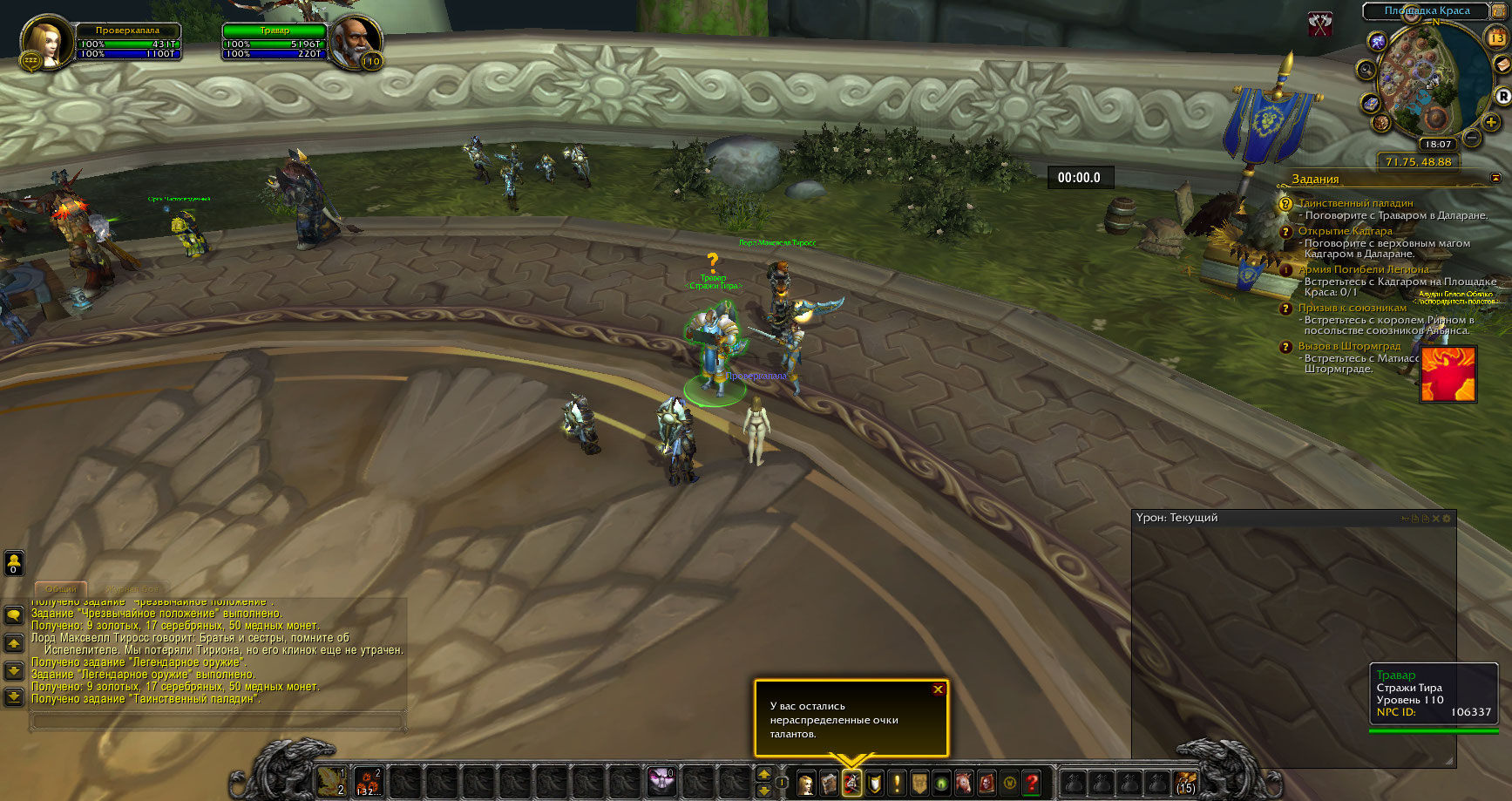Open the talents micro menu button
1512x801 pixels.
pyautogui.click(x=851, y=784)
